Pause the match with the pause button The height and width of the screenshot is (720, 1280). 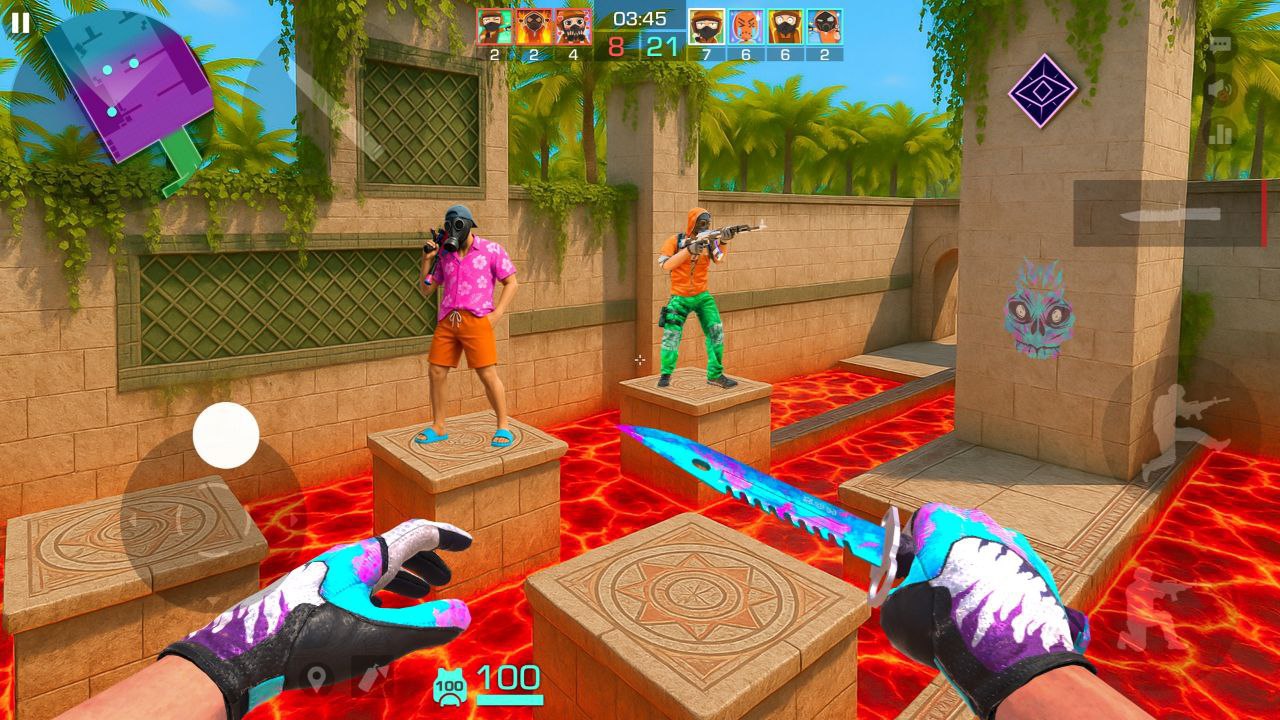tap(20, 23)
